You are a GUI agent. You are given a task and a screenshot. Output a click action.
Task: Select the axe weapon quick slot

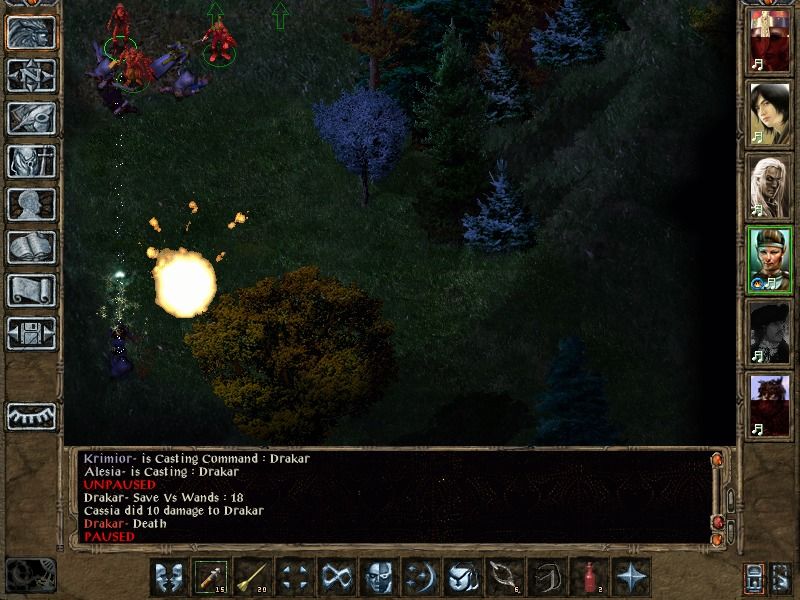(211, 577)
